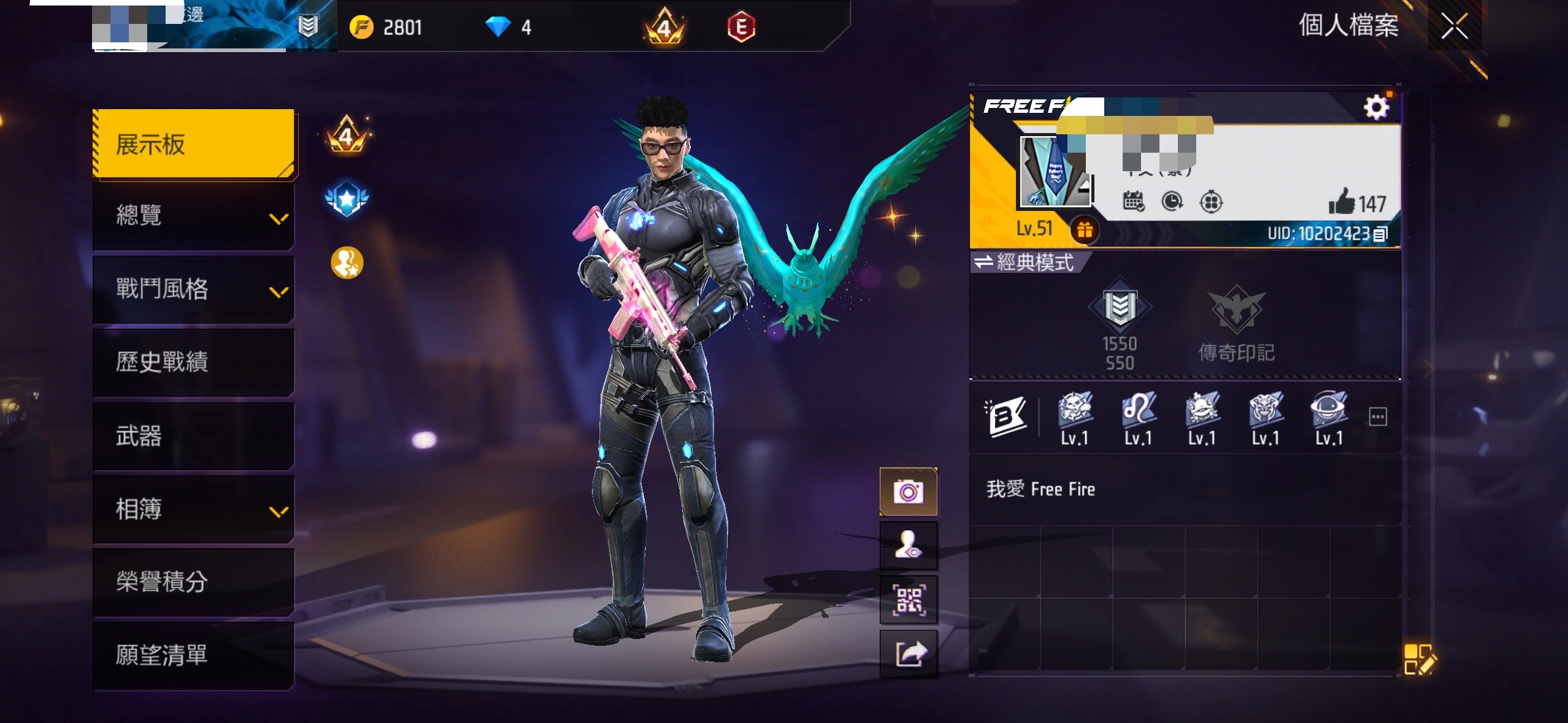The image size is (1568, 723).
Task: Select the 展示板 tab
Action: click(194, 144)
